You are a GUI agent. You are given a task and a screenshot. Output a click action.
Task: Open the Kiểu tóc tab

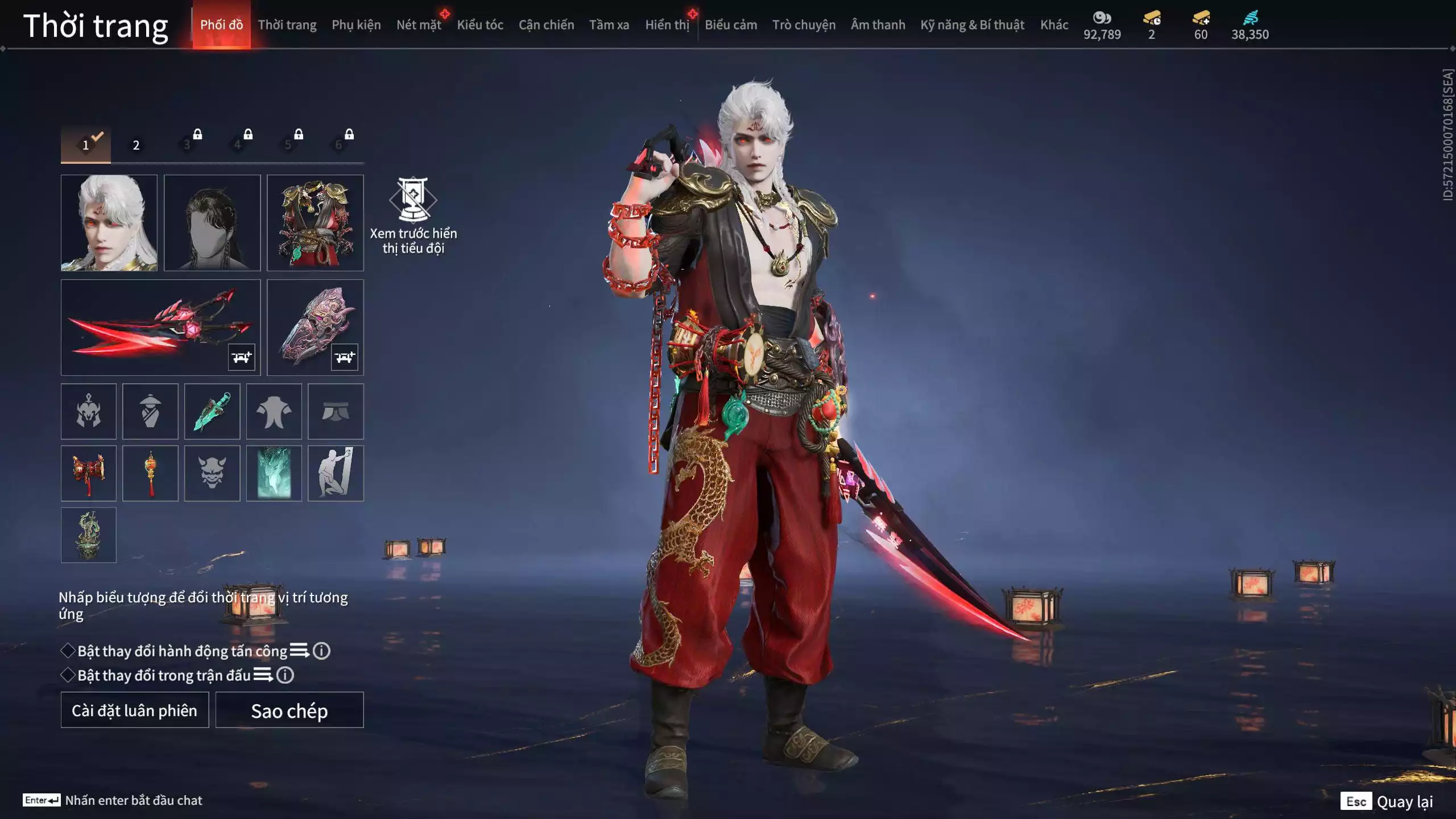tap(480, 25)
